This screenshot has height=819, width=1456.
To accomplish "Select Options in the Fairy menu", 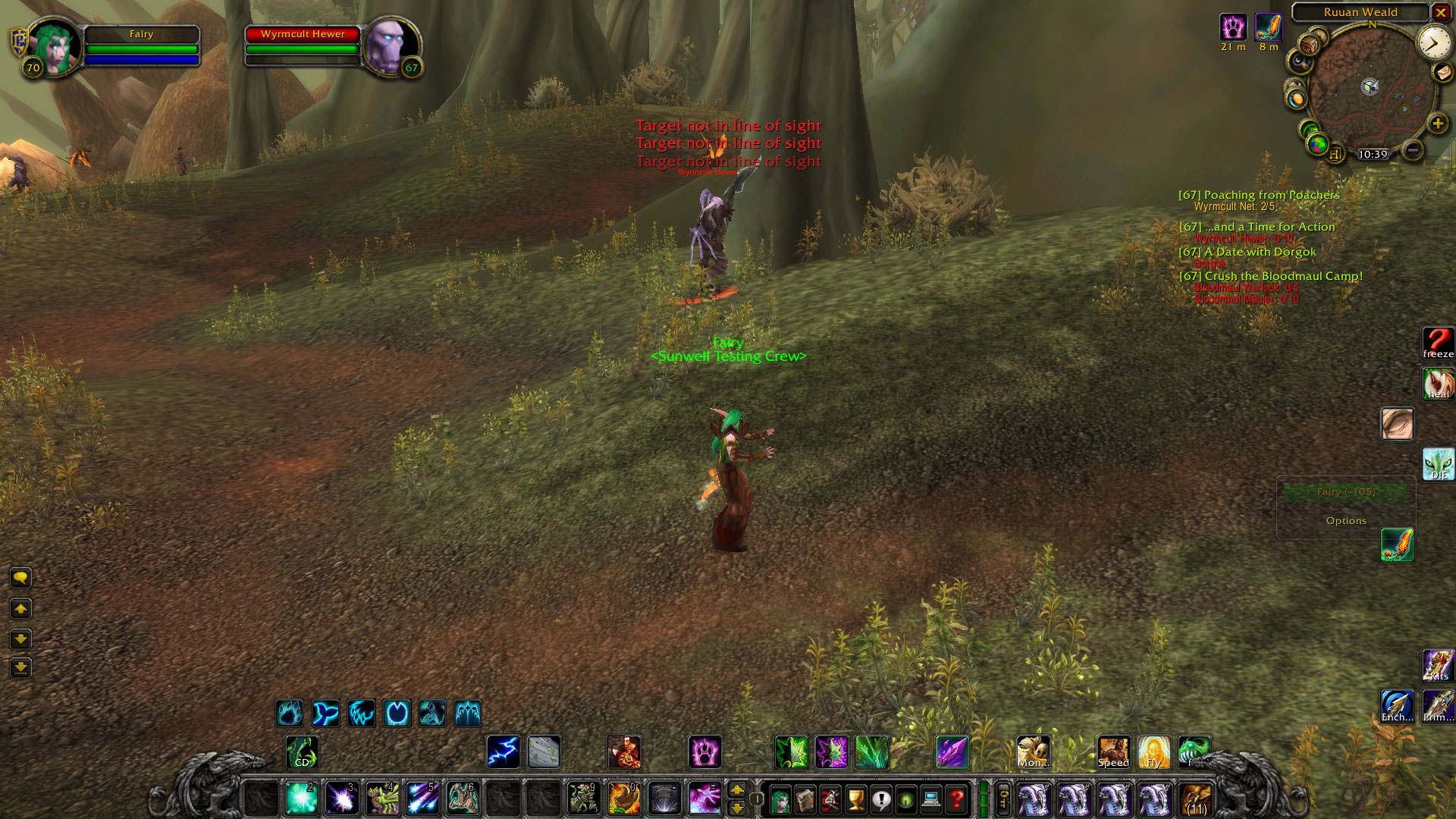I will click(1347, 520).
